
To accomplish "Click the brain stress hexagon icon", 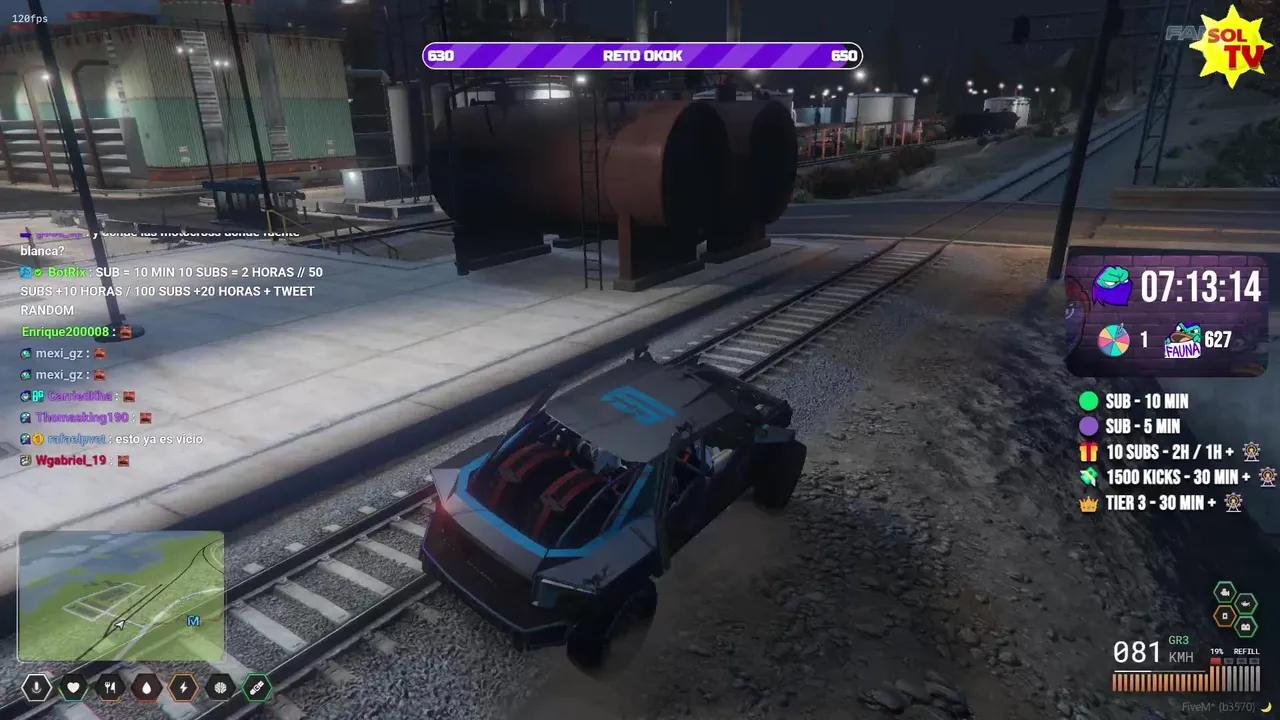I will [220, 688].
